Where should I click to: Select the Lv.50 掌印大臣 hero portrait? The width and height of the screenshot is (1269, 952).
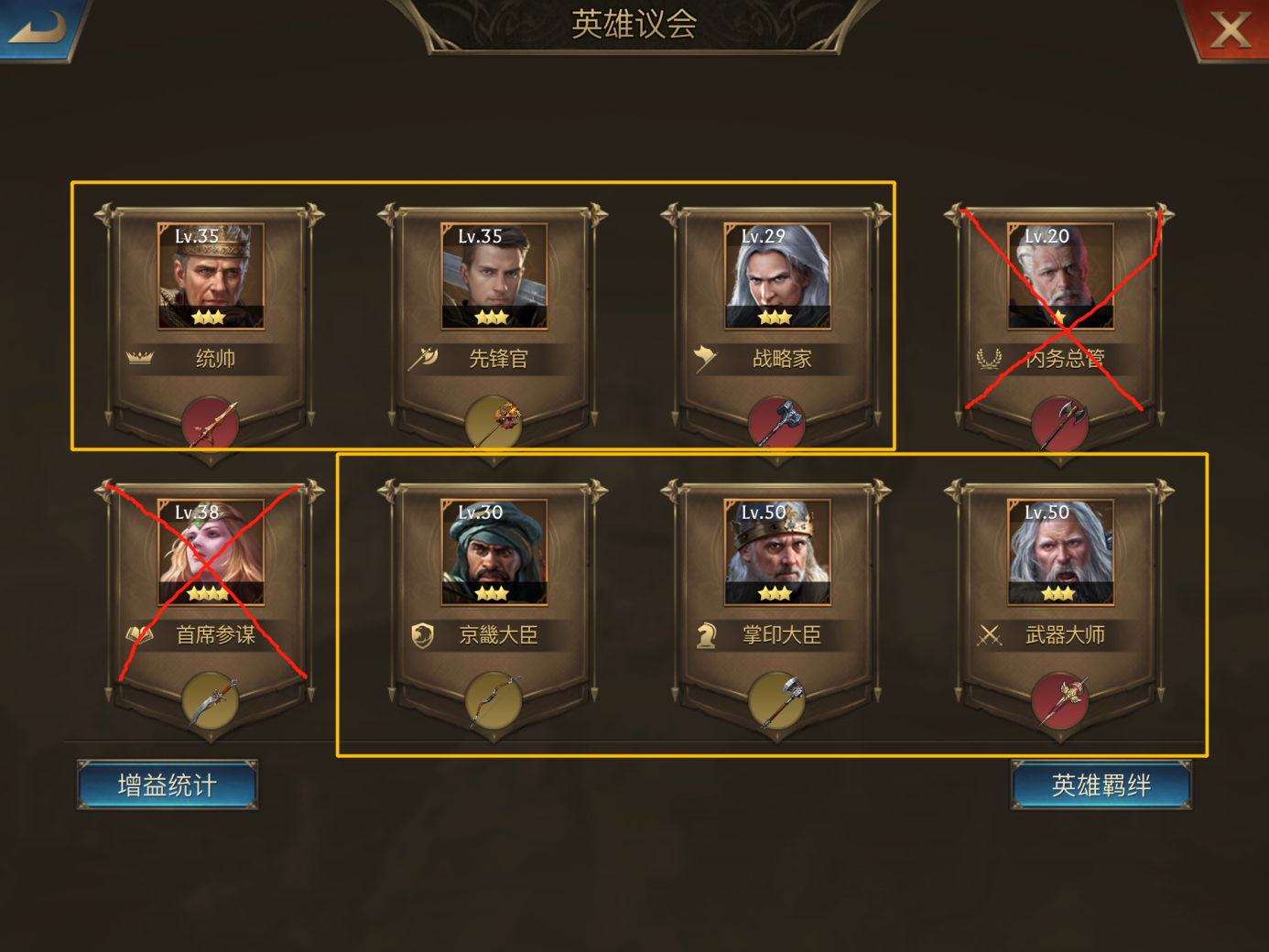[776, 553]
